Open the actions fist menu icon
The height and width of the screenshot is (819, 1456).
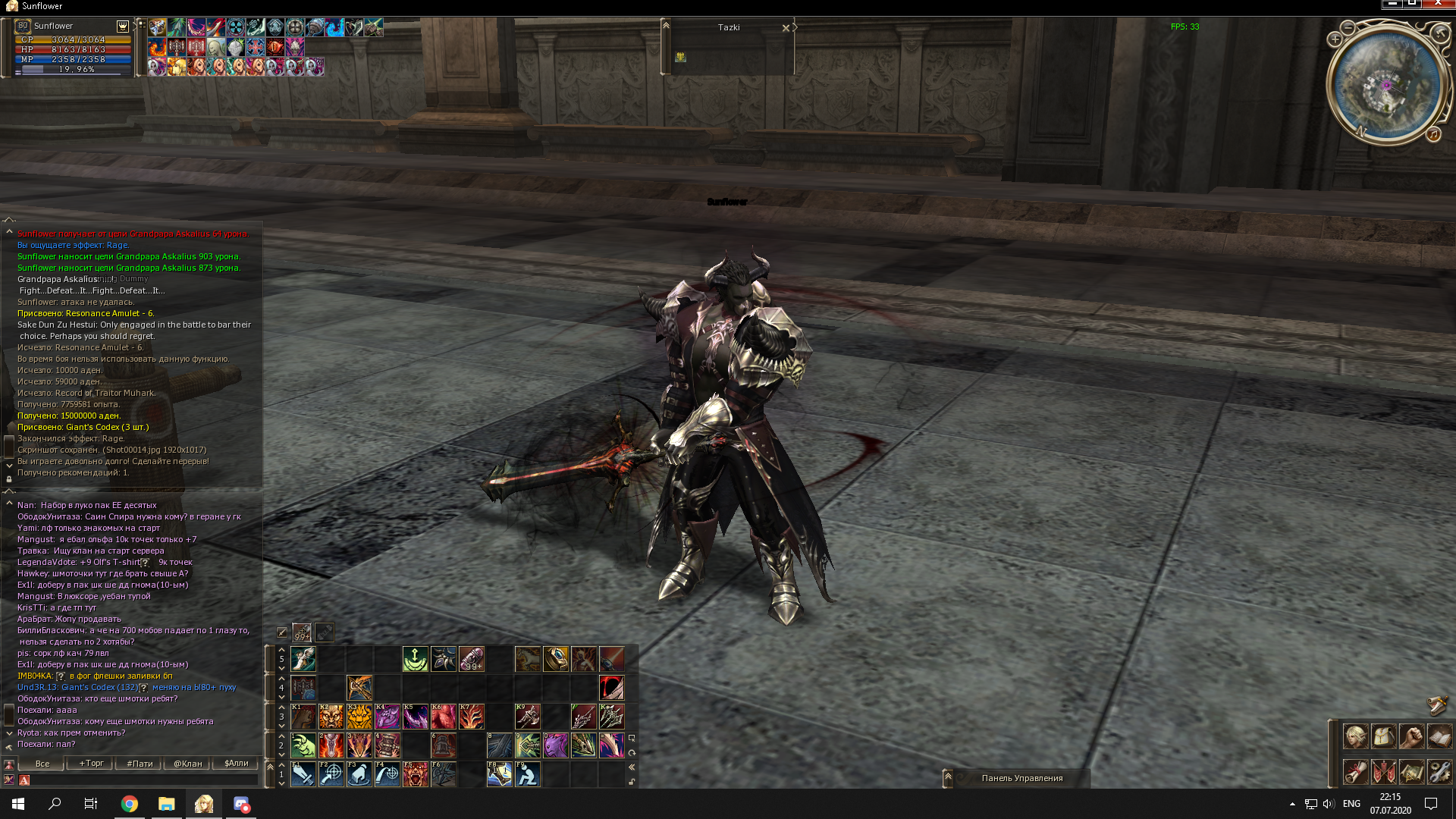click(x=1411, y=736)
